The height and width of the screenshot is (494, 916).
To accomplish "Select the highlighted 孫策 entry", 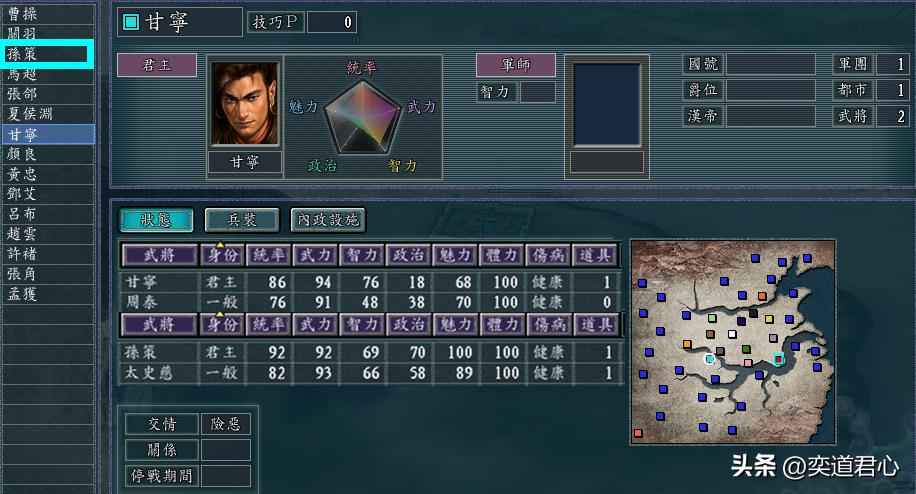I will [22, 54].
